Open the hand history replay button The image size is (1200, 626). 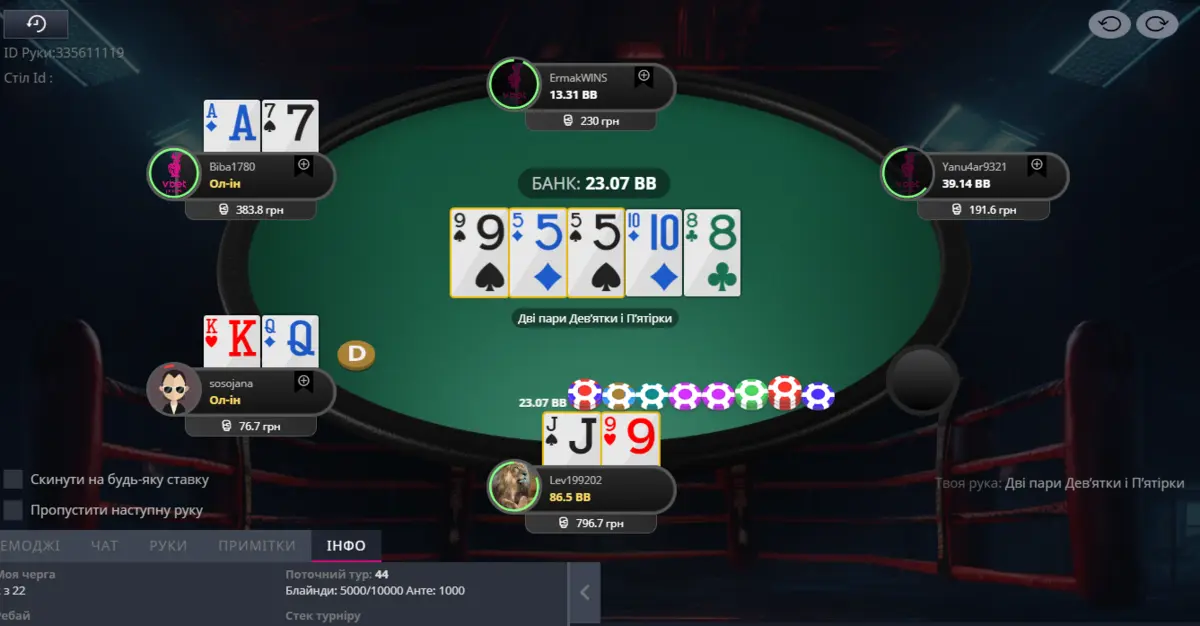pos(36,24)
